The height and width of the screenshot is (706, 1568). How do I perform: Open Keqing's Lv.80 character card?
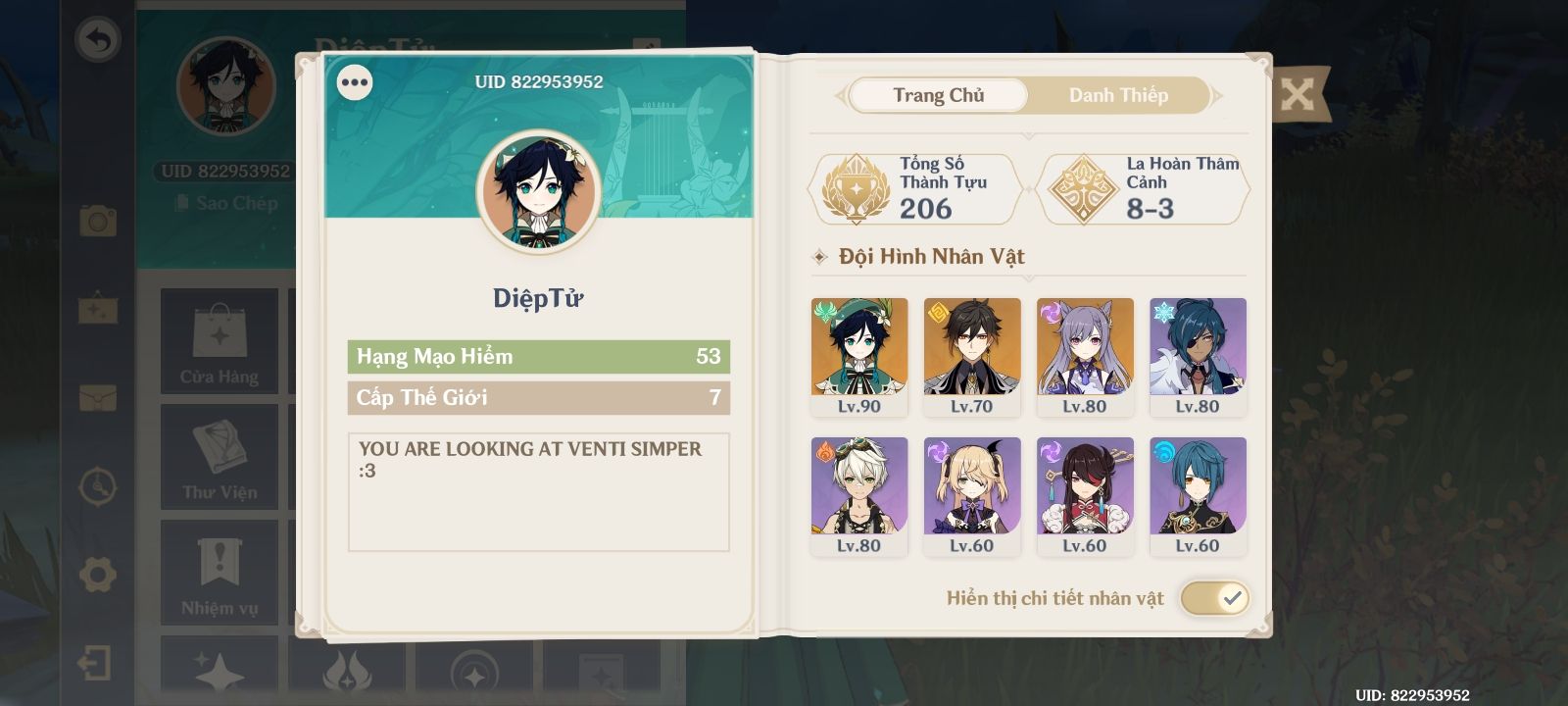[1085, 357]
